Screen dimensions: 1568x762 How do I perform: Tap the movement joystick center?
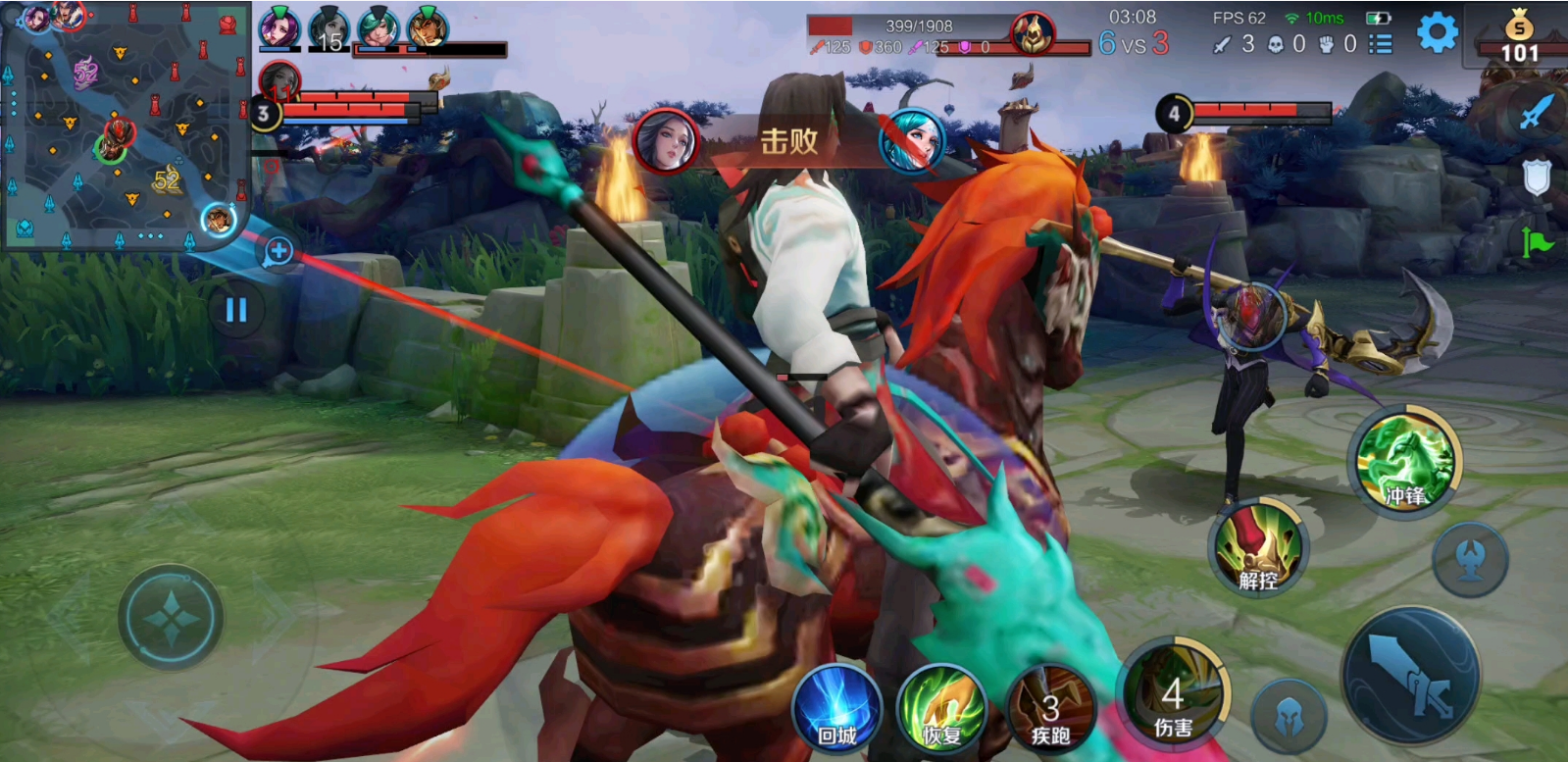tap(171, 618)
